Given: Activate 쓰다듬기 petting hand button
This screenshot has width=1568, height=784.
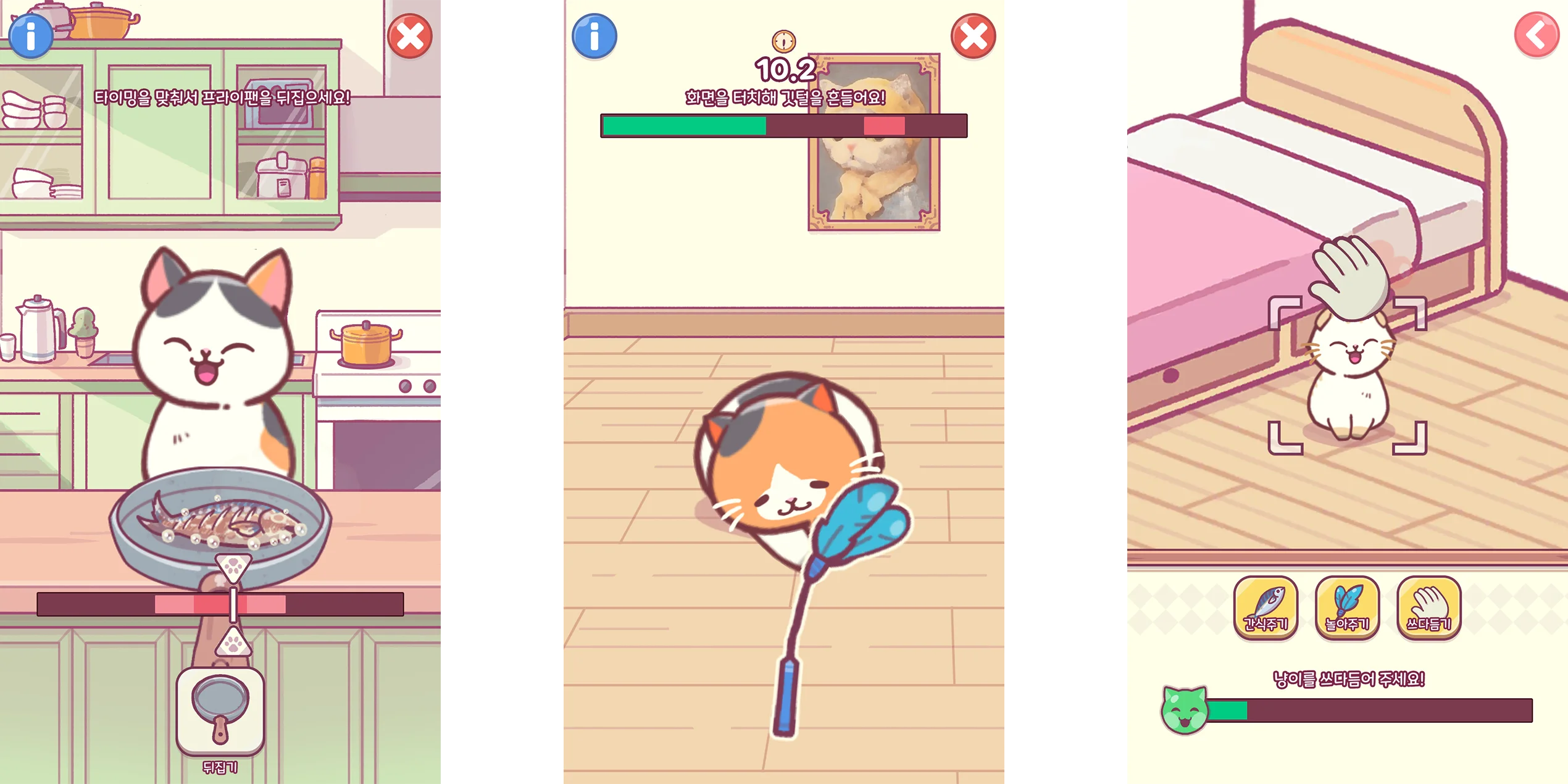Looking at the screenshot, I should click(x=1428, y=607).
